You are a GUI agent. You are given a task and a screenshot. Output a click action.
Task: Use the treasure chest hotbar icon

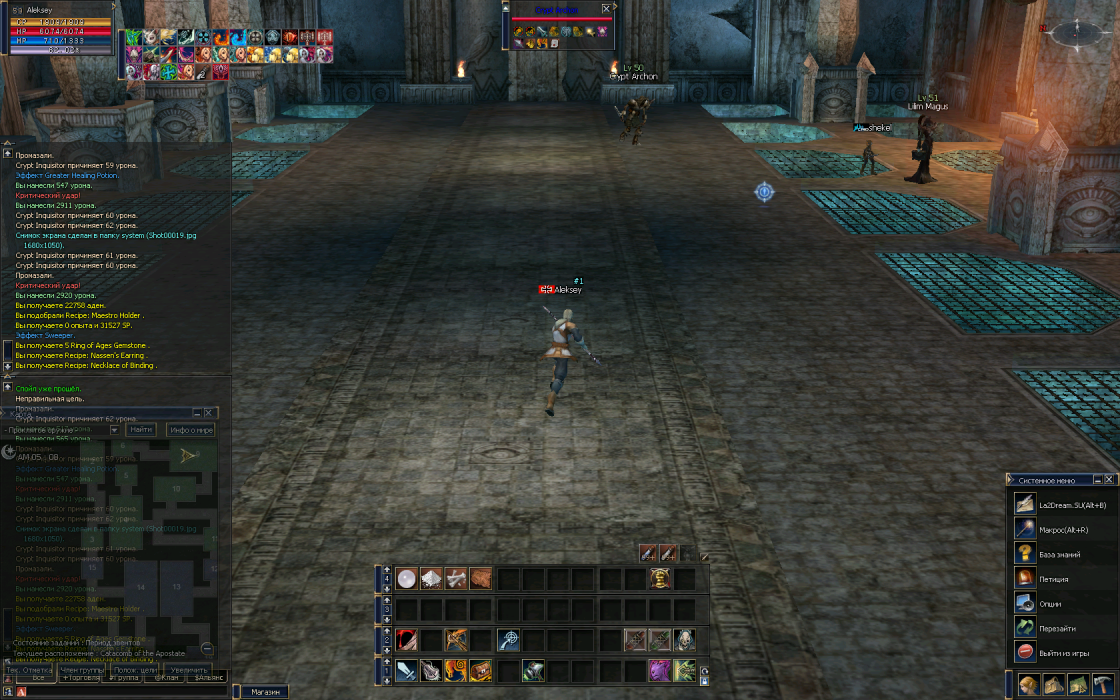tap(481, 670)
